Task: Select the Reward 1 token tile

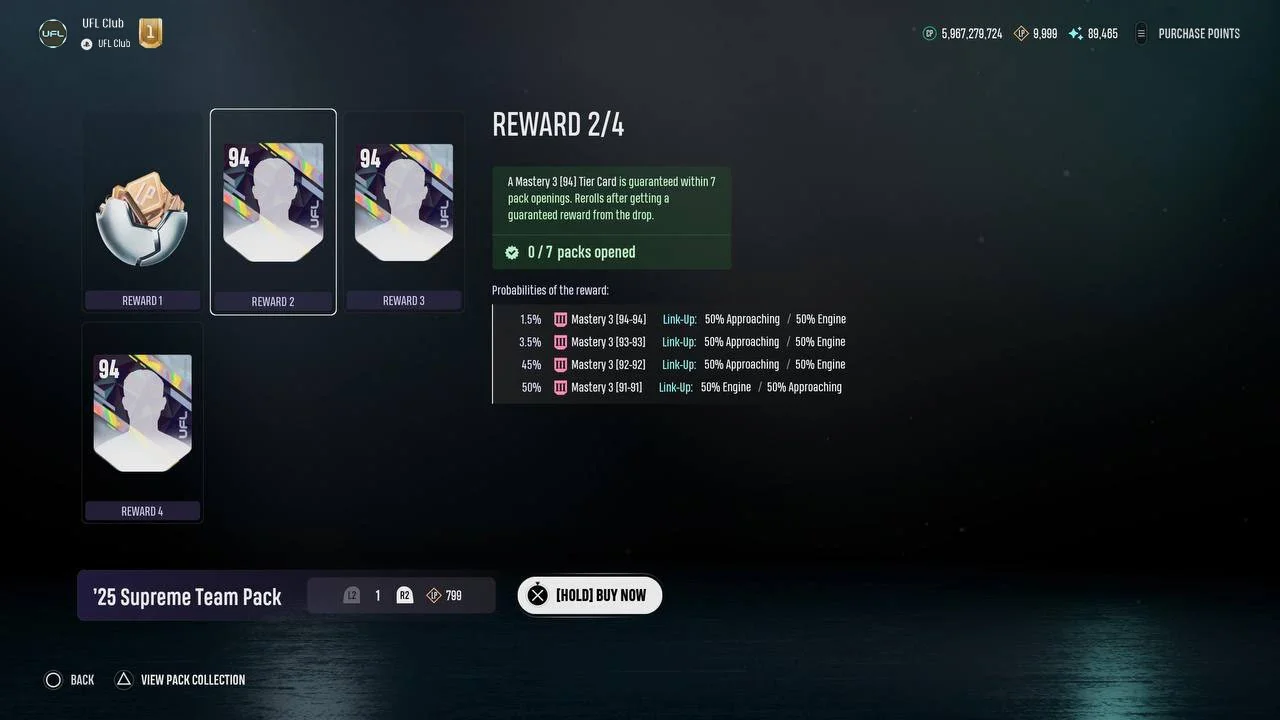Action: tap(142, 212)
